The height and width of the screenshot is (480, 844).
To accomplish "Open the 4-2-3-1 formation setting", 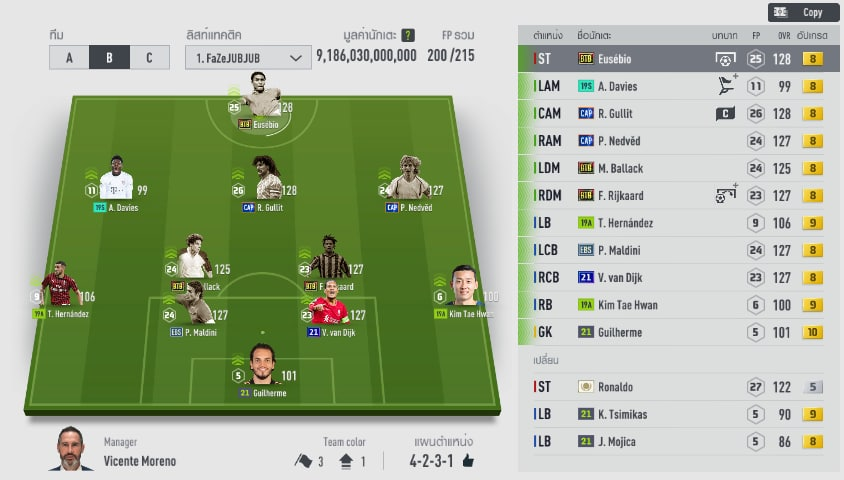I will click(442, 461).
